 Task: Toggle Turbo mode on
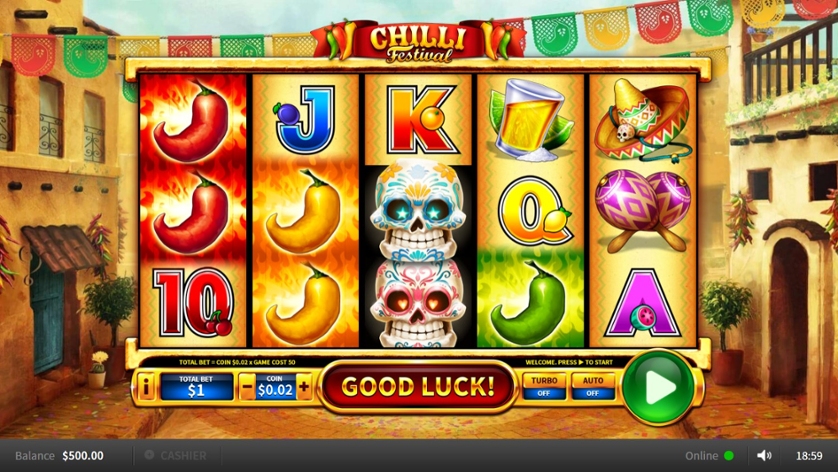[x=544, y=386]
